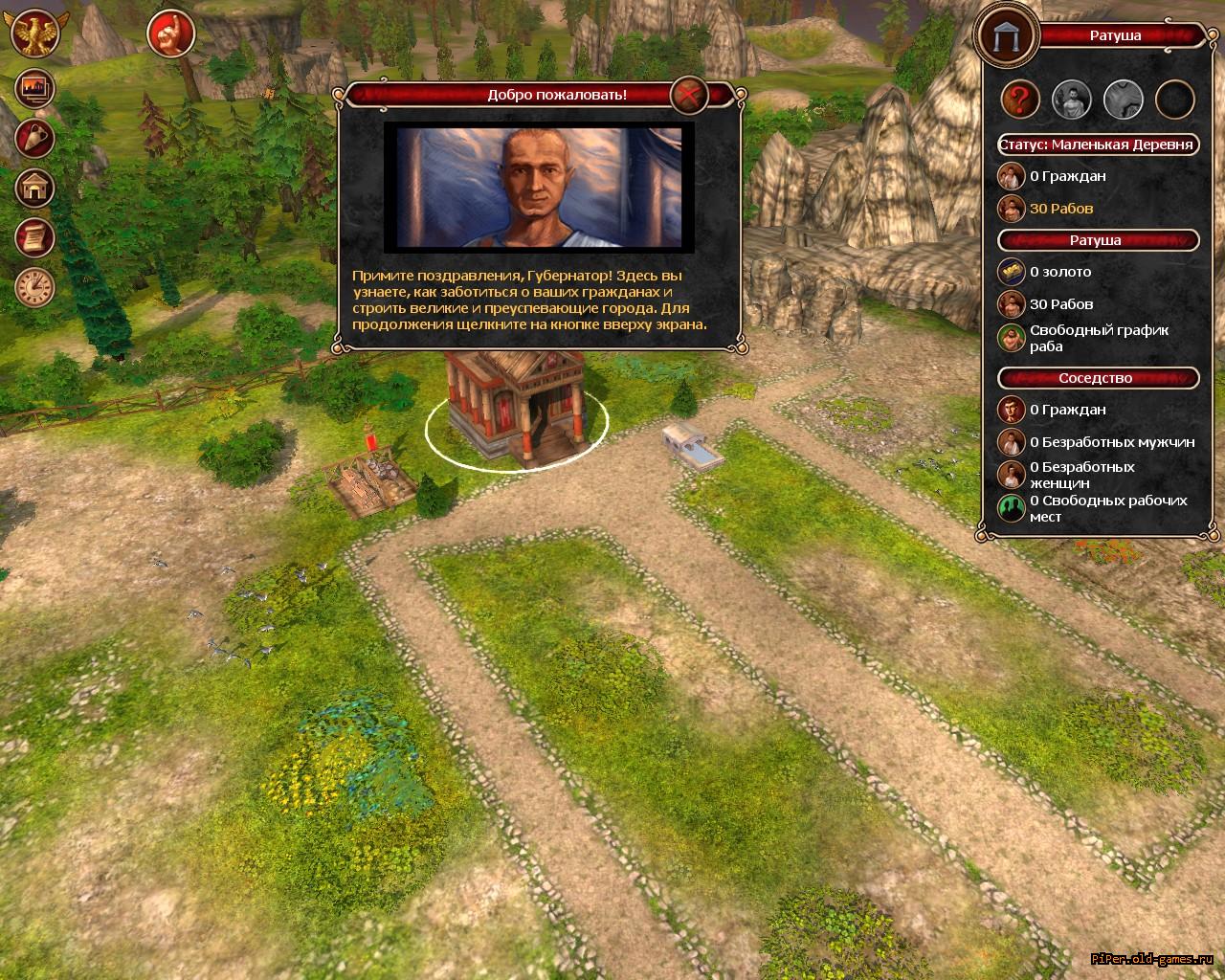Close the "Добро пожаловать!" welcome dialog

coord(688,95)
